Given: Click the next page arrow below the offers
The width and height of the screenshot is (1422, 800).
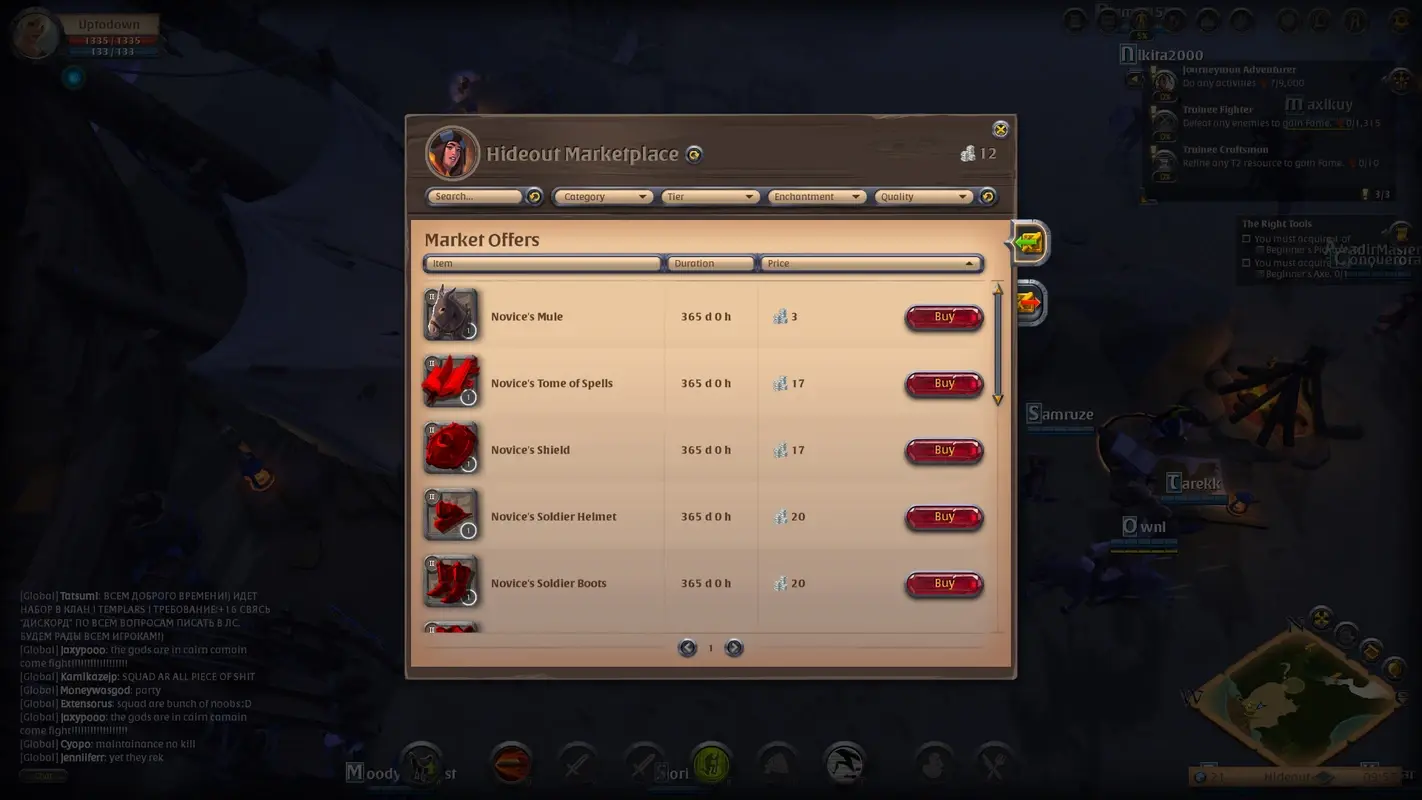Looking at the screenshot, I should (x=734, y=648).
